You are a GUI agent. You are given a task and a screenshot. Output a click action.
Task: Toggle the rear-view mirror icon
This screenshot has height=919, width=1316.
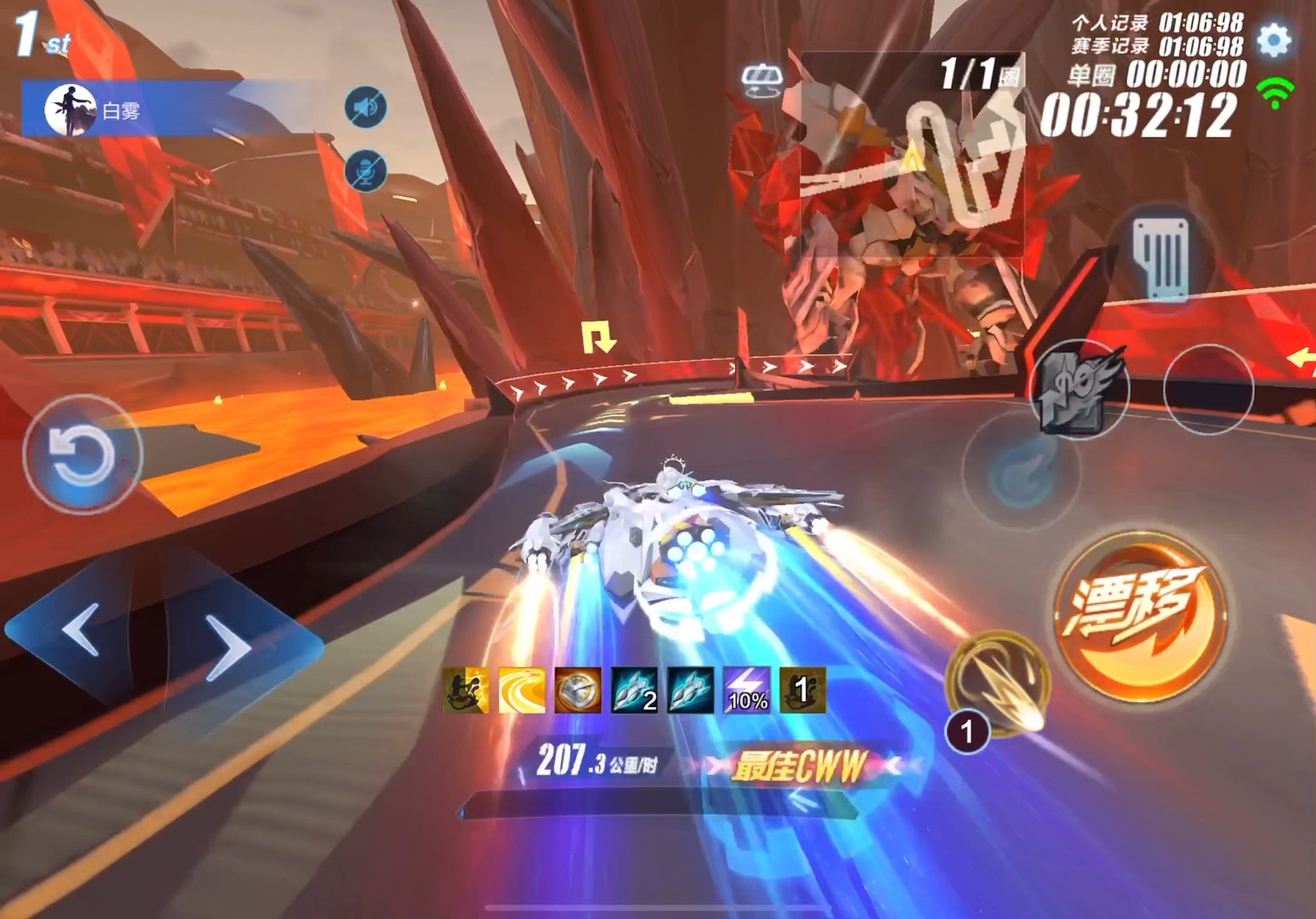pos(761,80)
